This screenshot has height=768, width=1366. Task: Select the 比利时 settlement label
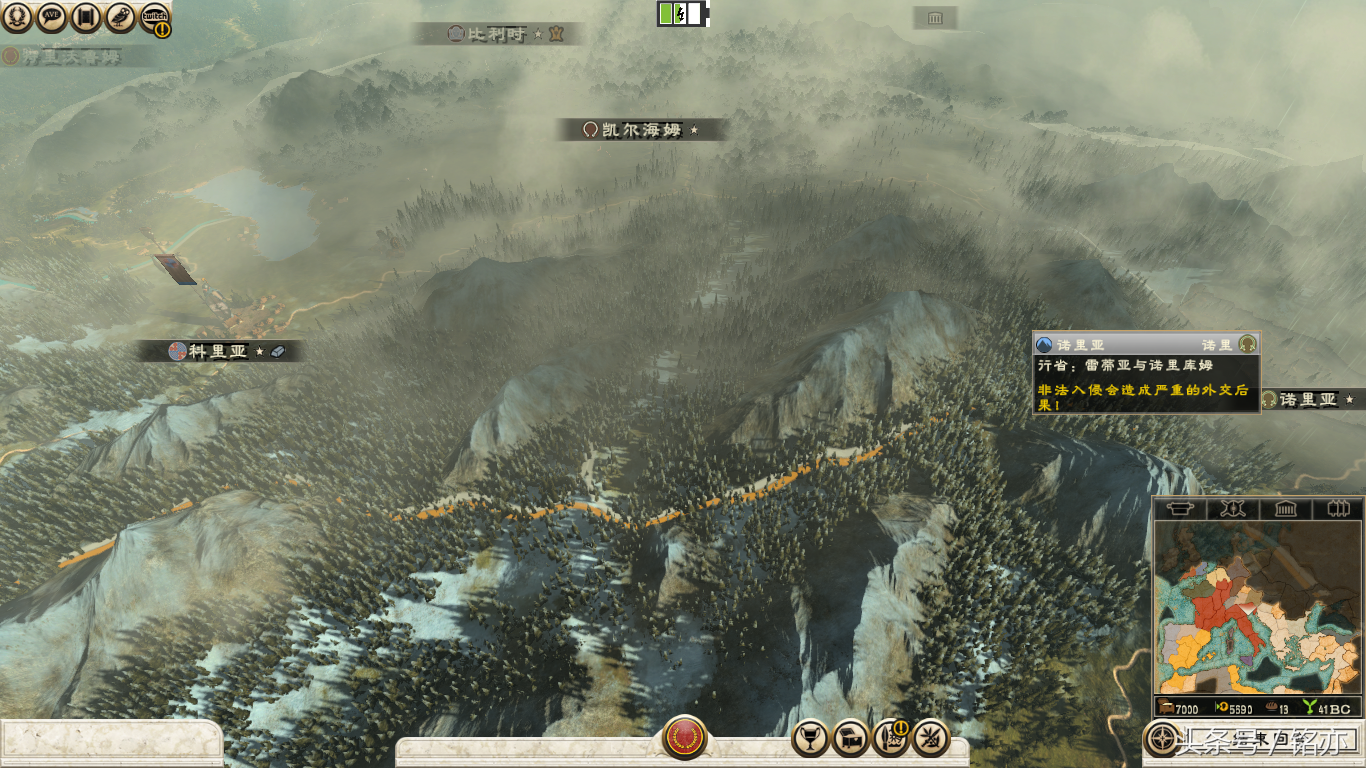[x=497, y=34]
